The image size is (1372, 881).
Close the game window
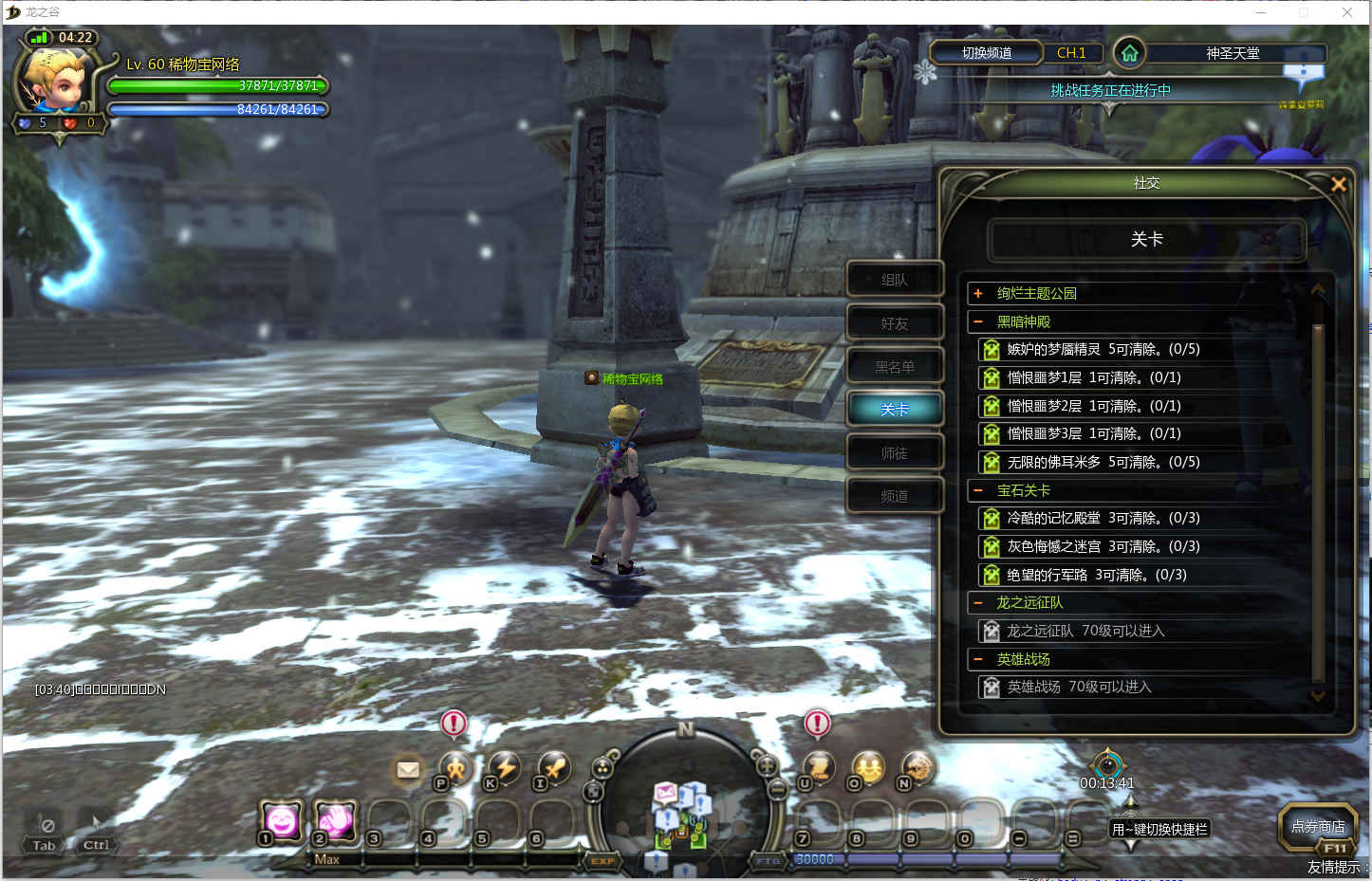tap(1347, 12)
